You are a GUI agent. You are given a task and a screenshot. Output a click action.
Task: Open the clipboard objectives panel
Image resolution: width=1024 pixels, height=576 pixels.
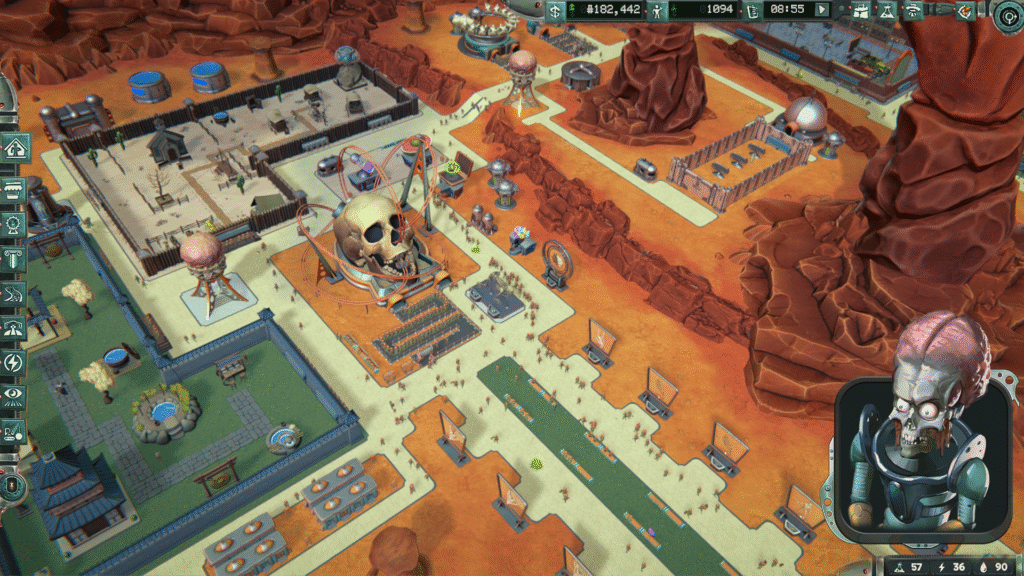pyautogui.click(x=751, y=10)
